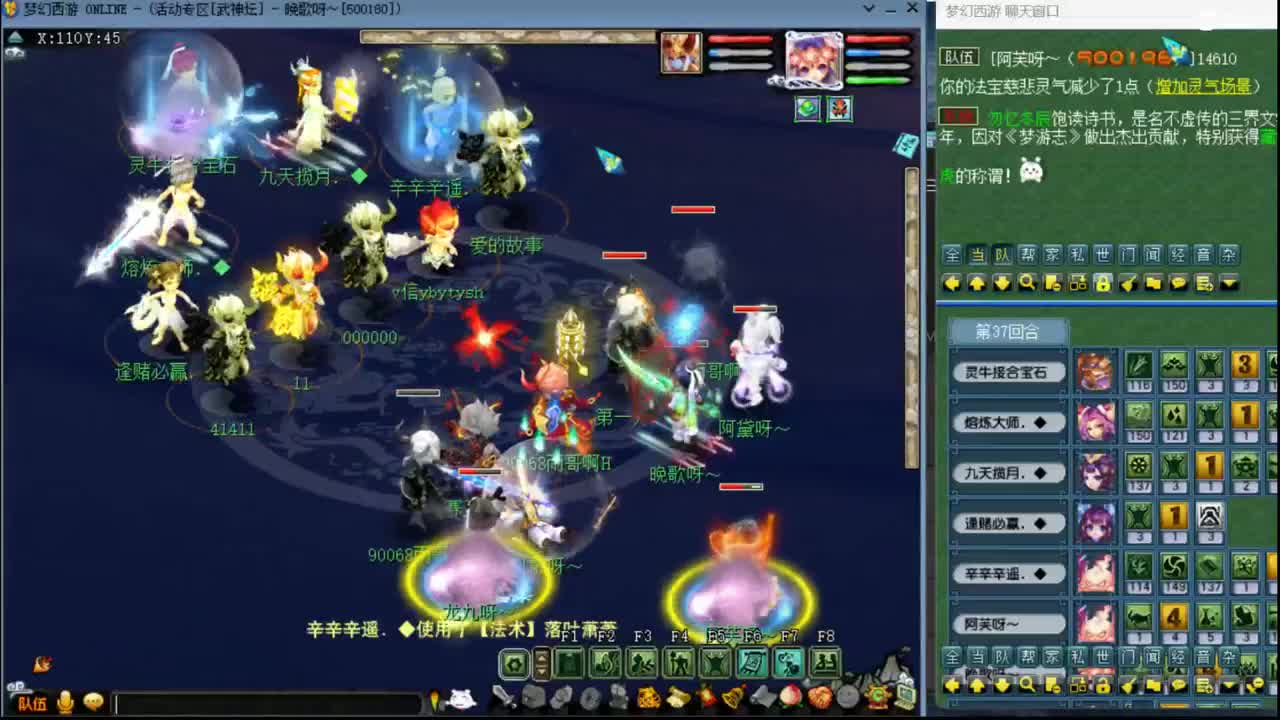
Task: Click the peach item icon in the bottom tray
Action: [x=789, y=697]
